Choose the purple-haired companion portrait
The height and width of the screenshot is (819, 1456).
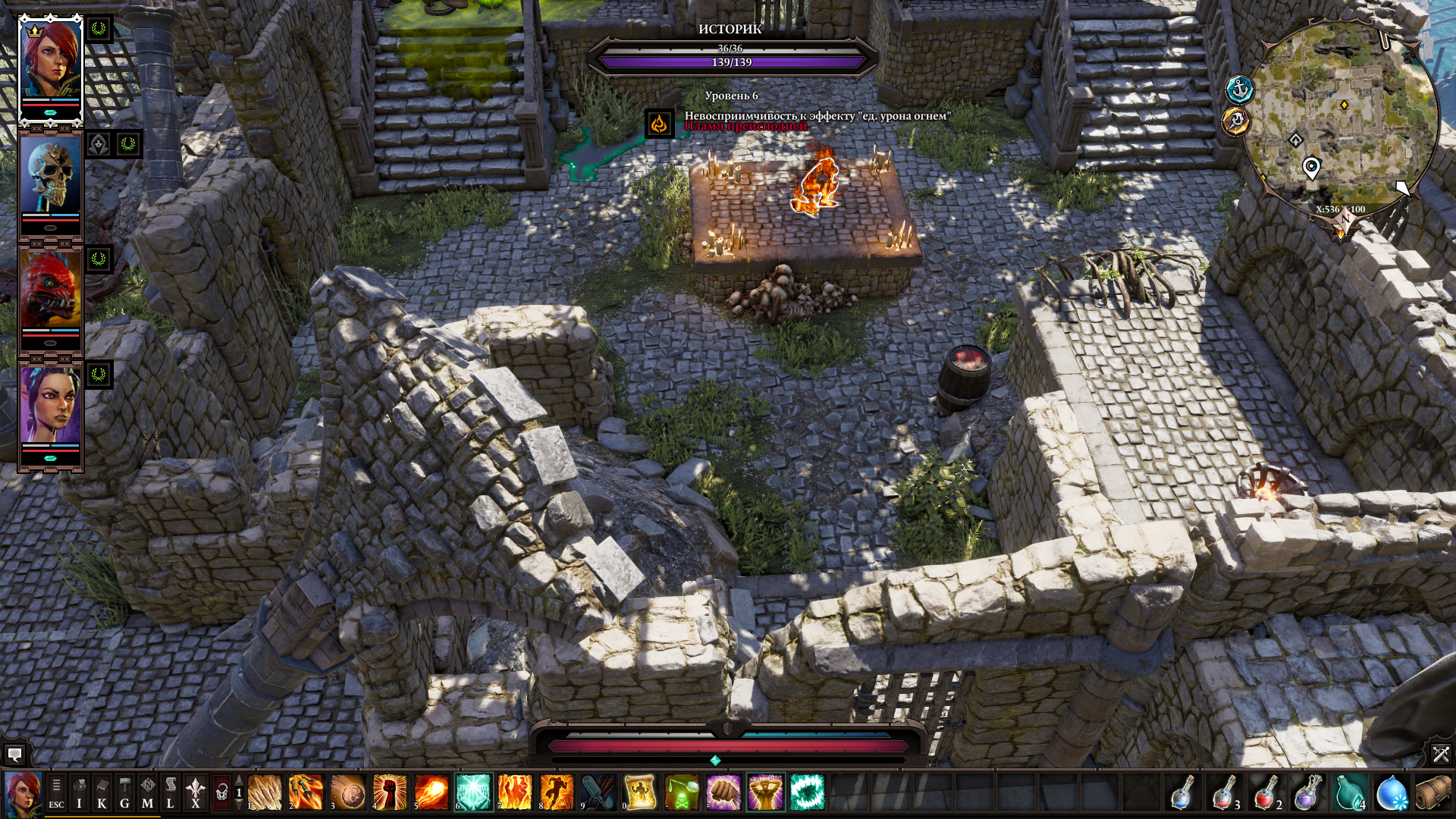(x=50, y=406)
